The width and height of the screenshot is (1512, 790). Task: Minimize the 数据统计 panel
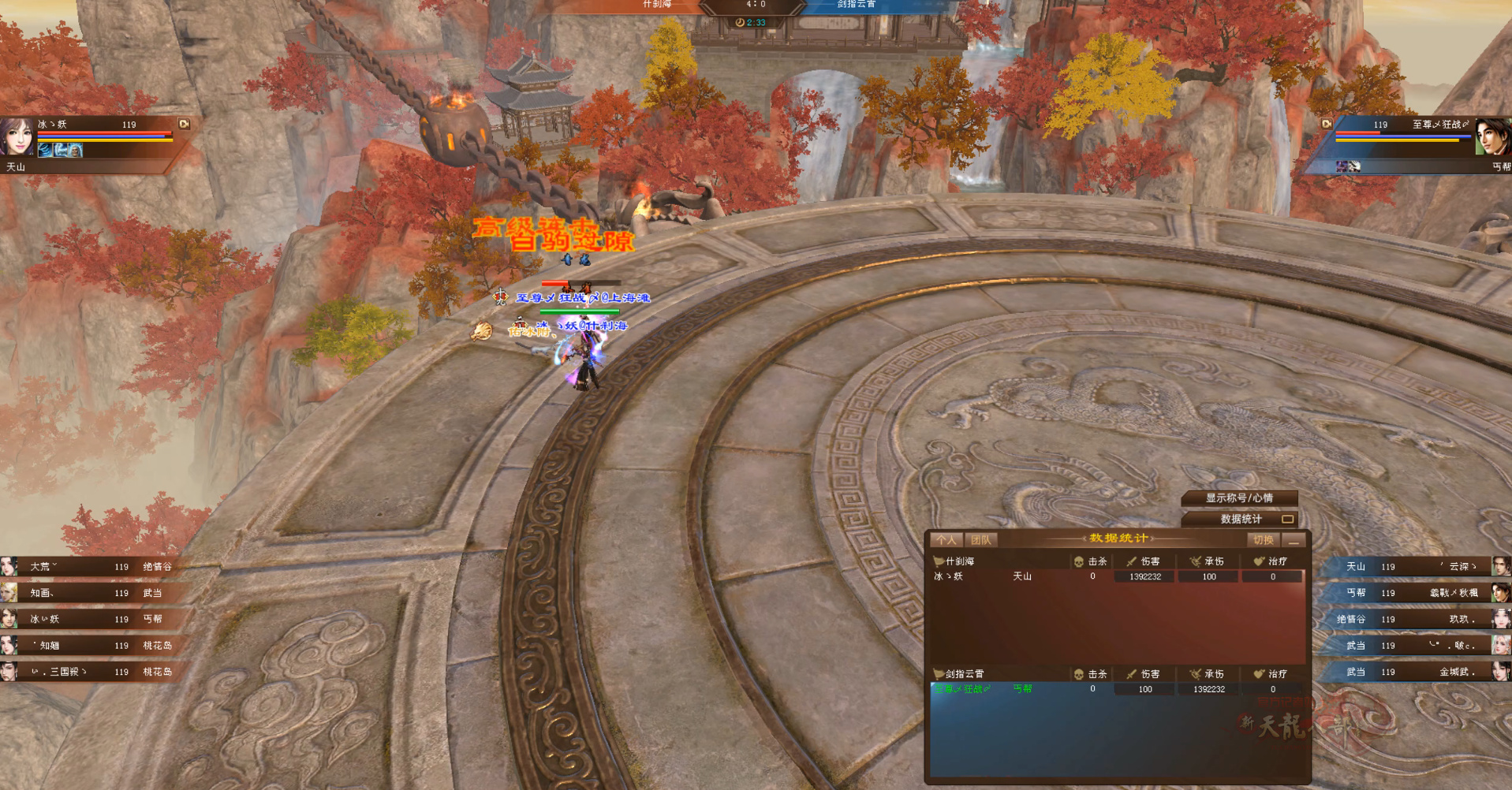(1294, 541)
